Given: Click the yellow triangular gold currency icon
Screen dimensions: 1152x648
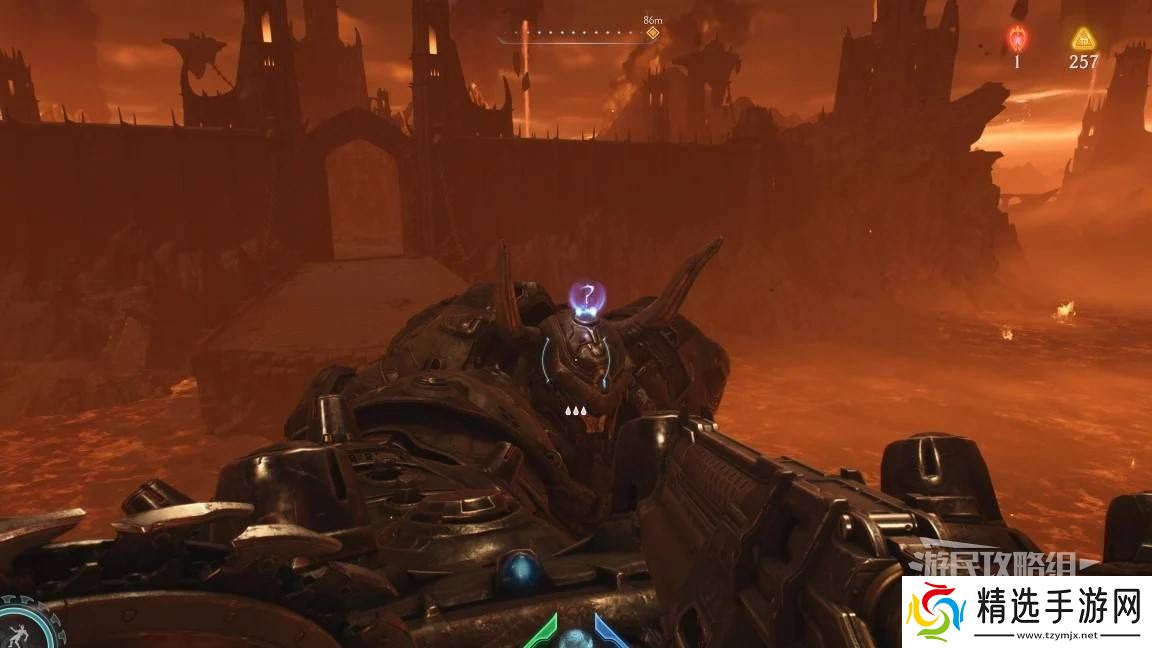Looking at the screenshot, I should pyautogui.click(x=1083, y=38).
